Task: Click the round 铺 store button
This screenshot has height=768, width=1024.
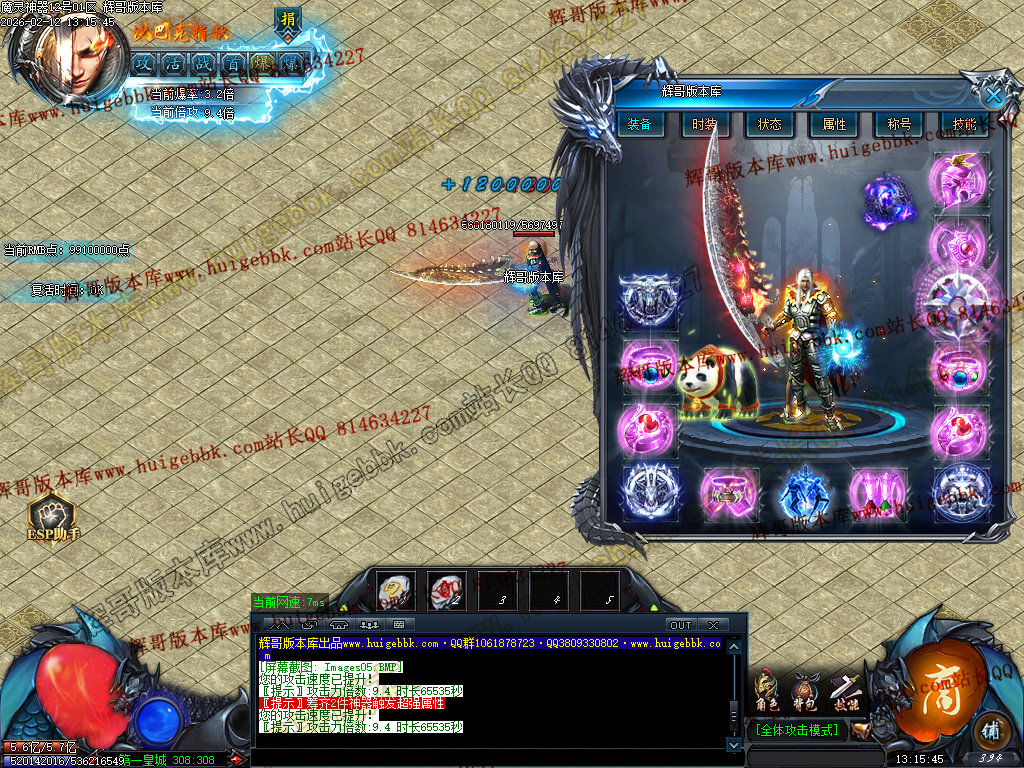Action: coord(990,731)
